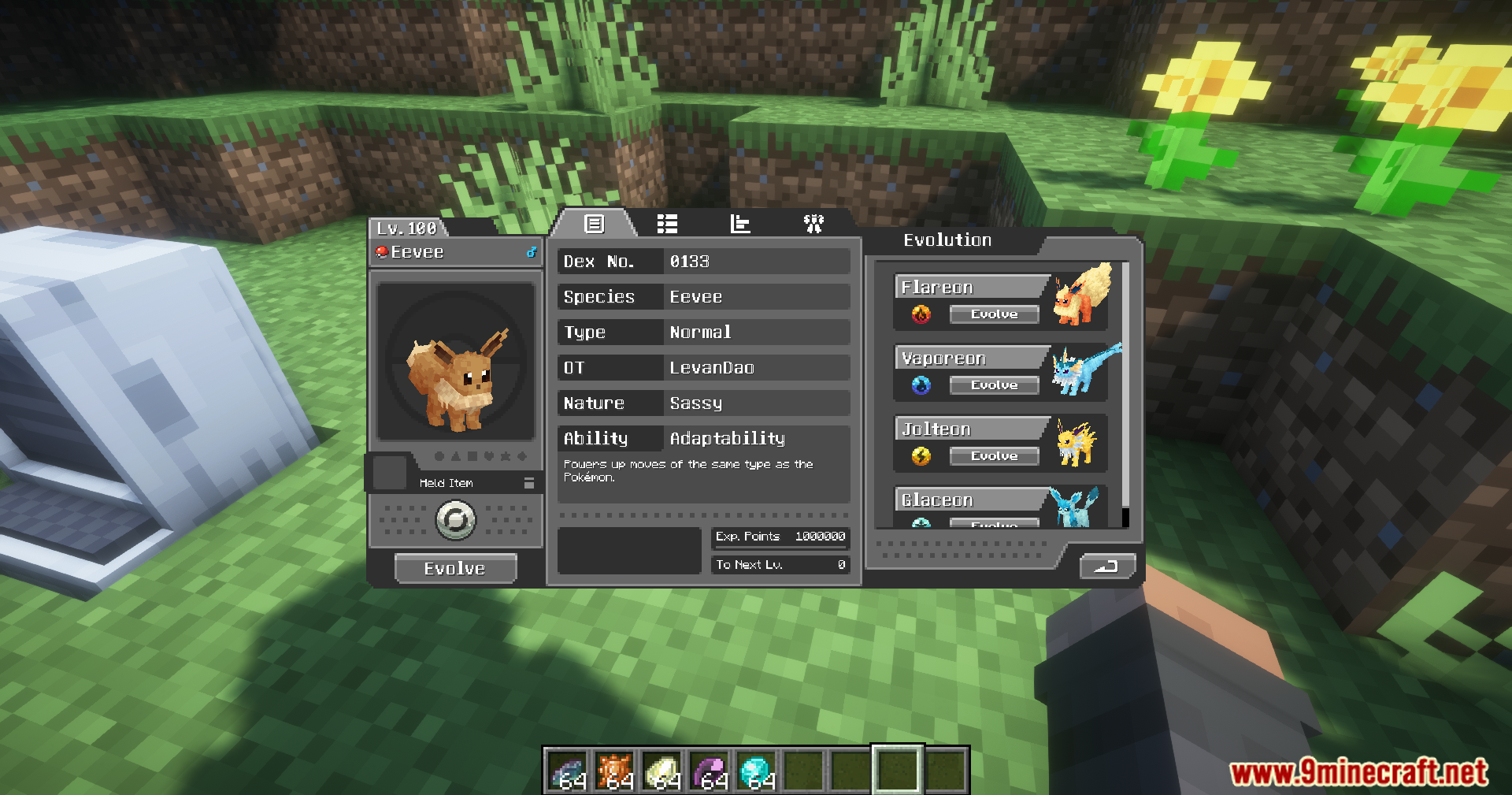1512x795 pixels.
Task: Show the ribbon tab
Action: [813, 225]
